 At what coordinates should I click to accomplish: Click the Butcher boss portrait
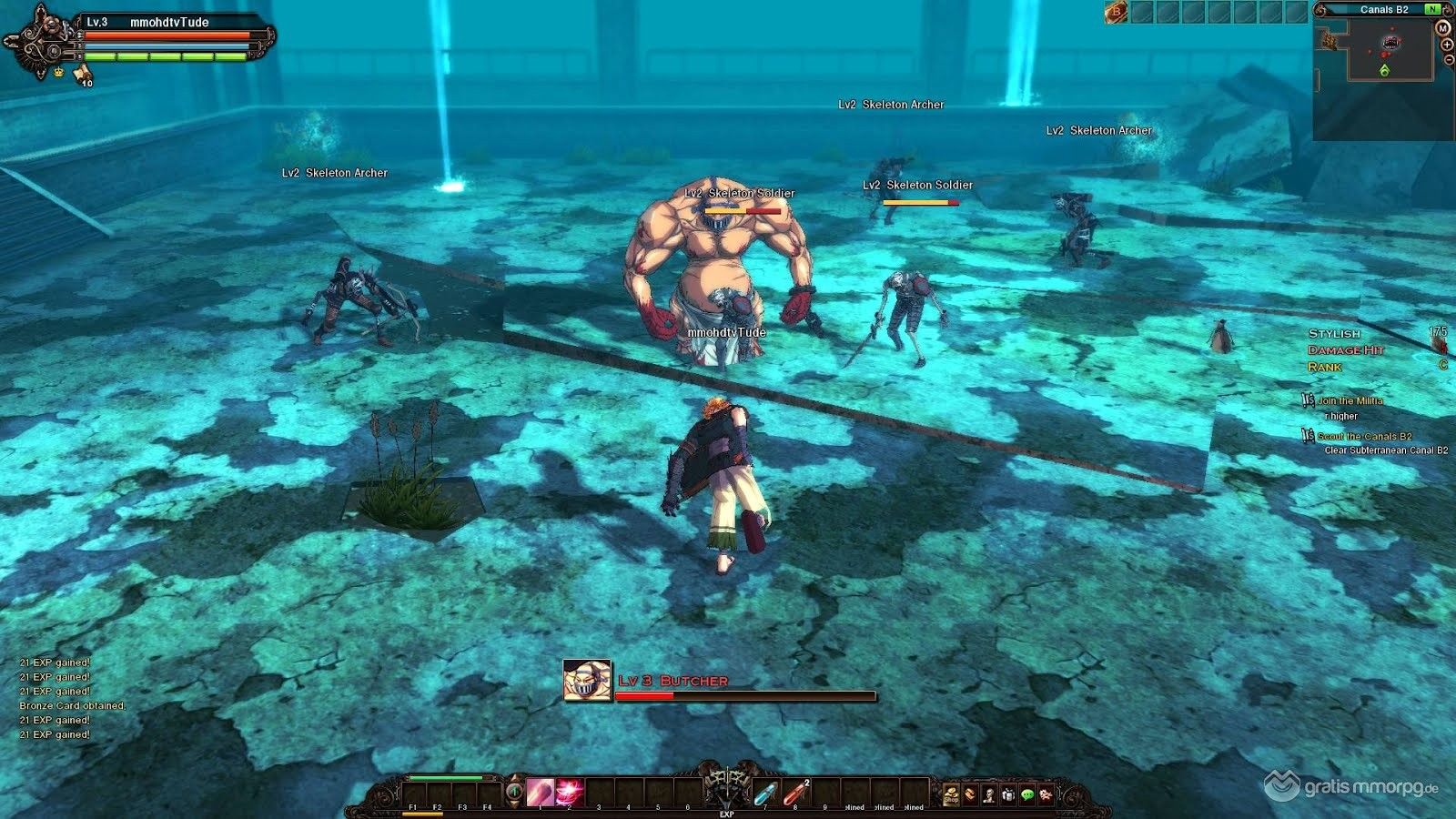pyautogui.click(x=587, y=682)
